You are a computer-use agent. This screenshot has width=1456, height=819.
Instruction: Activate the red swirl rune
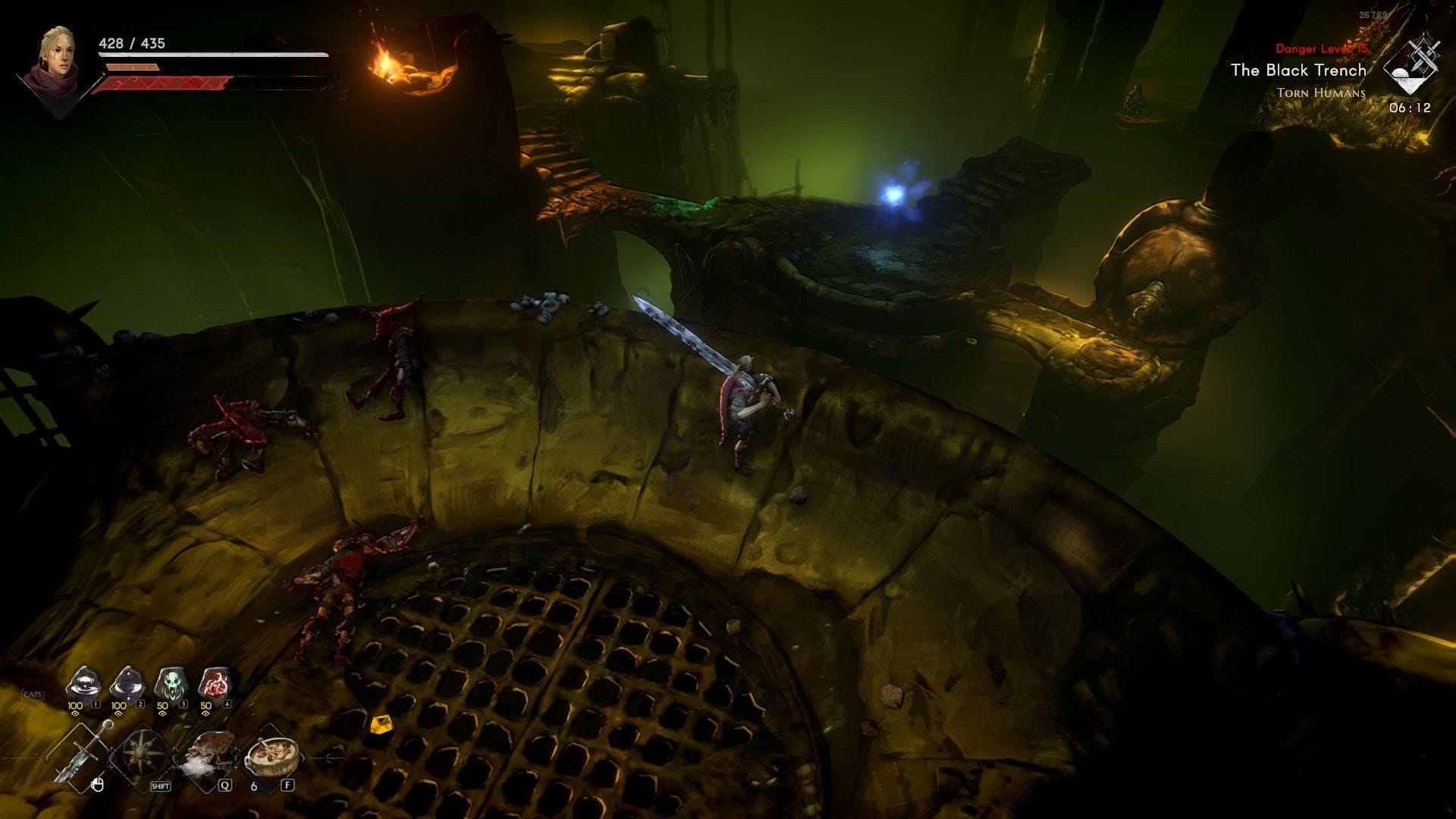213,683
